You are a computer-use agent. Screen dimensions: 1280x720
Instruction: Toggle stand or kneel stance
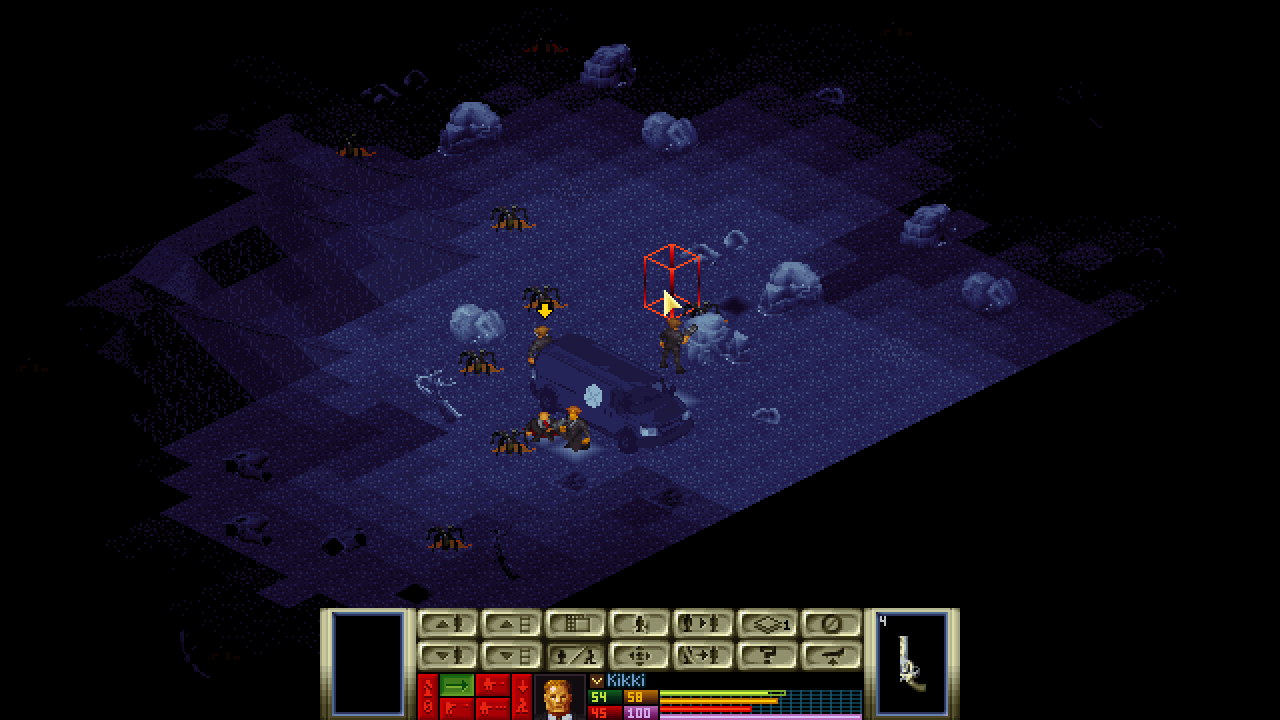tap(575, 656)
